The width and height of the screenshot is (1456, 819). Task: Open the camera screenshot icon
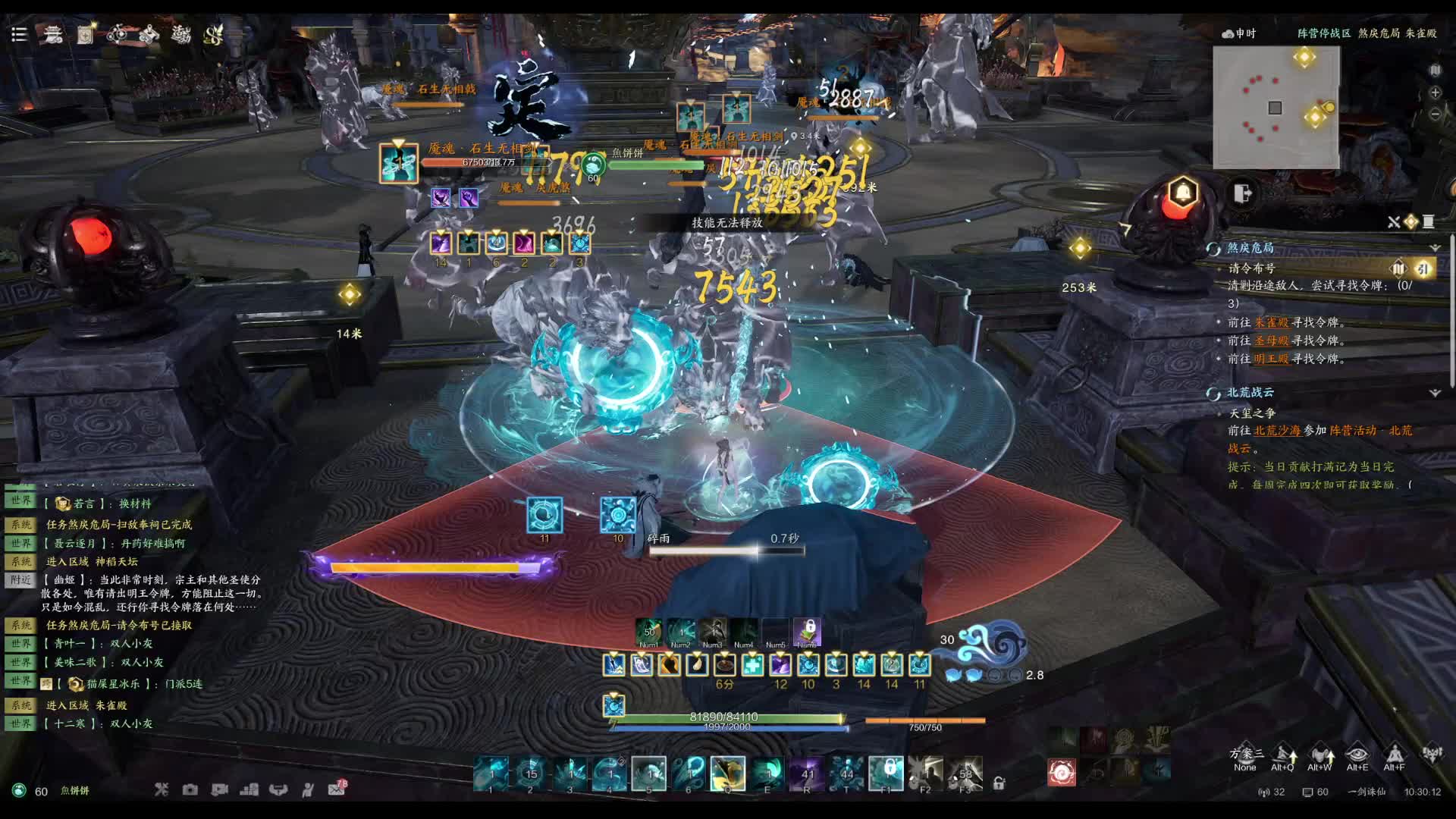tap(190, 789)
